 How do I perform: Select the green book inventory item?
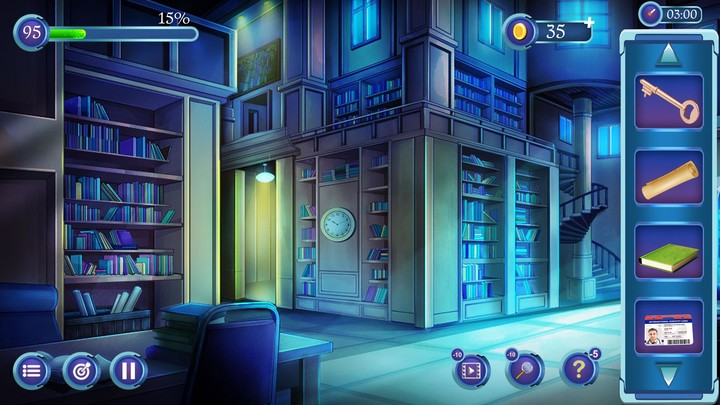click(668, 252)
